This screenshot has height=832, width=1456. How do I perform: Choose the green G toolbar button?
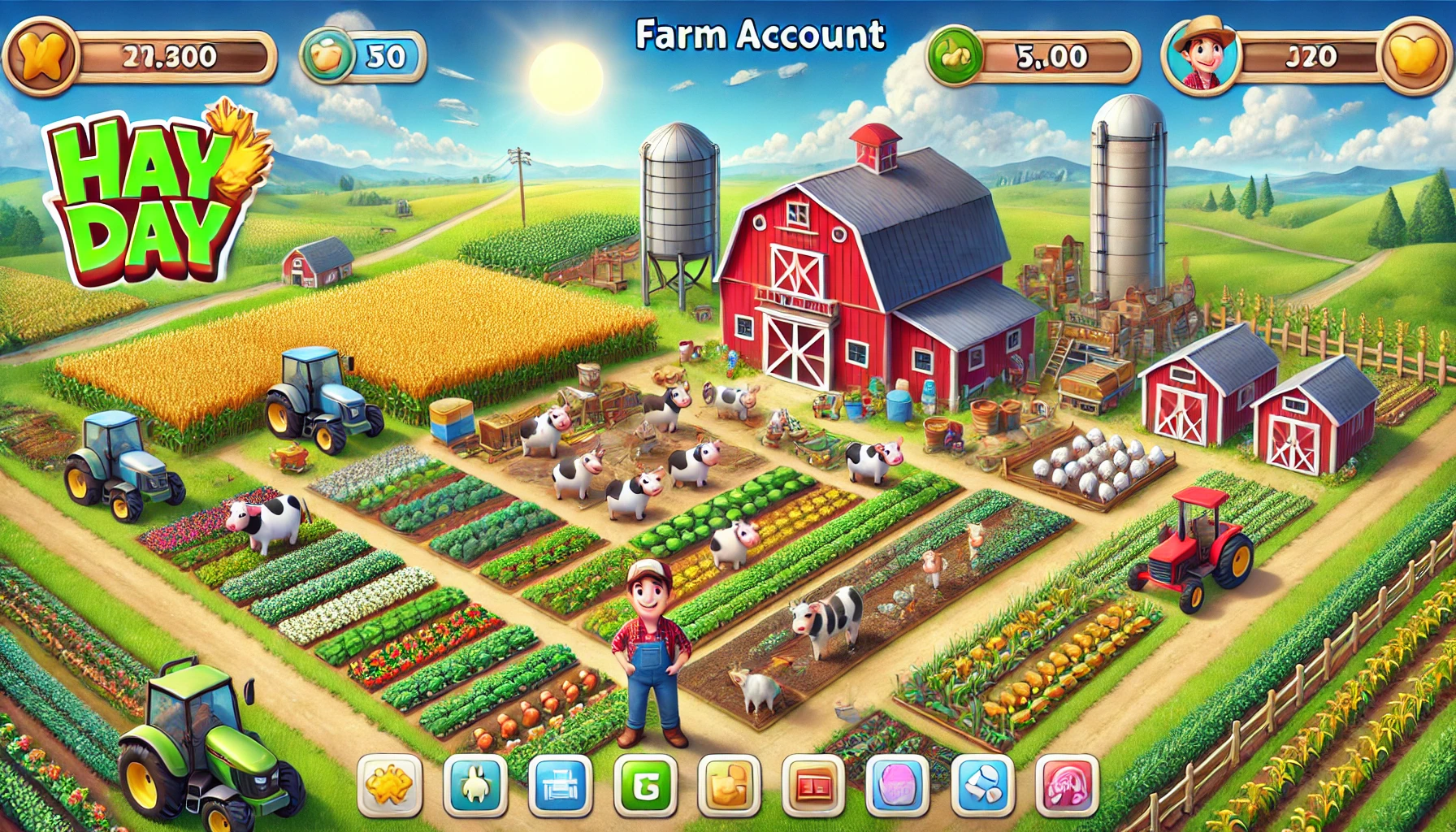(645, 786)
